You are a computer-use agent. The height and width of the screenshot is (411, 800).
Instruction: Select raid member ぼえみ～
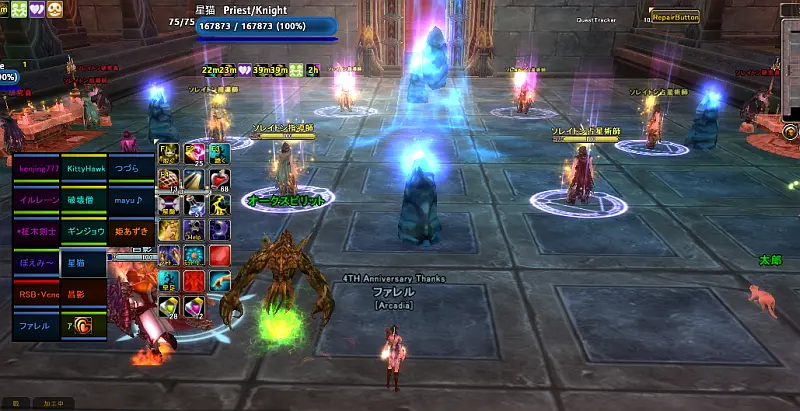pos(36,263)
